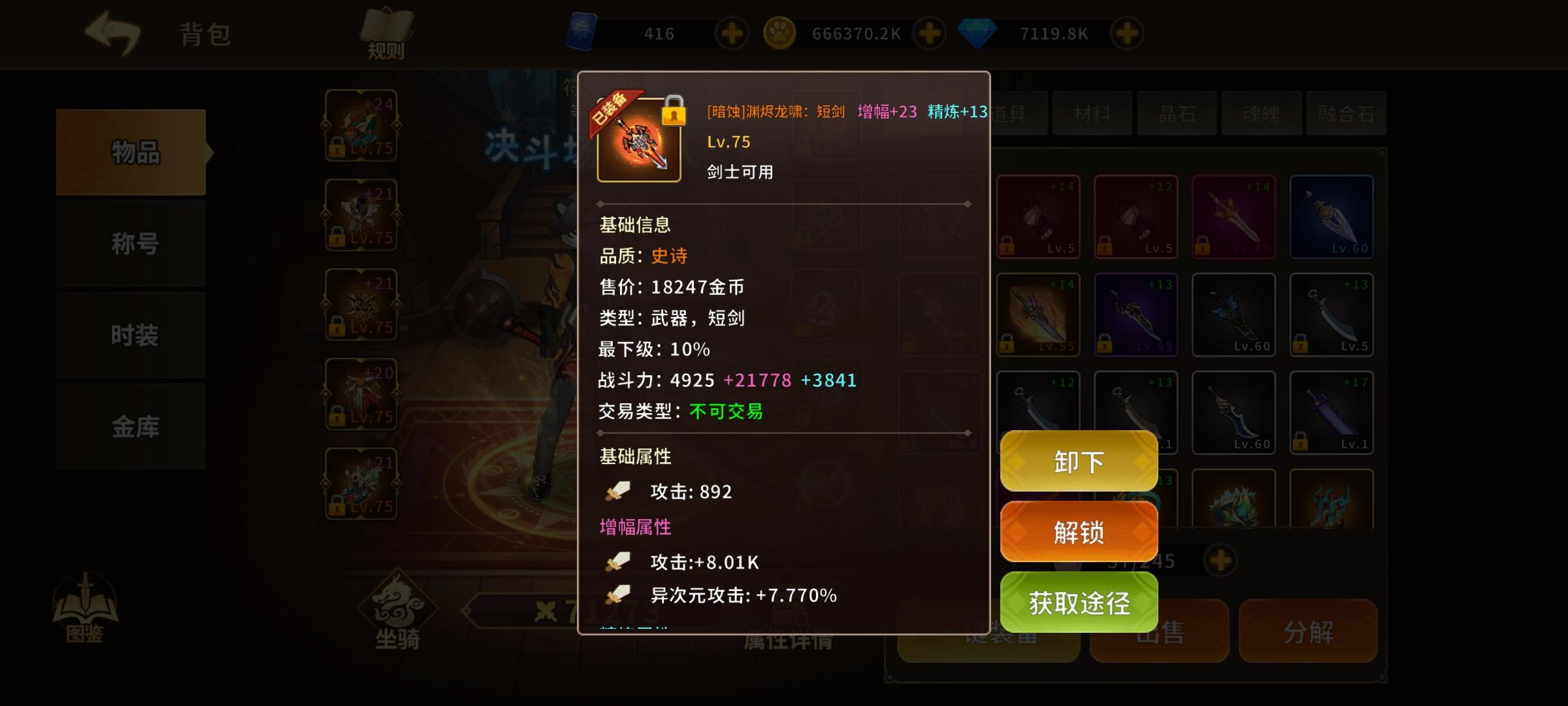Image resolution: width=1568 pixels, height=706 pixels.
Task: Tap the blue card currency icon
Action: coord(583,31)
